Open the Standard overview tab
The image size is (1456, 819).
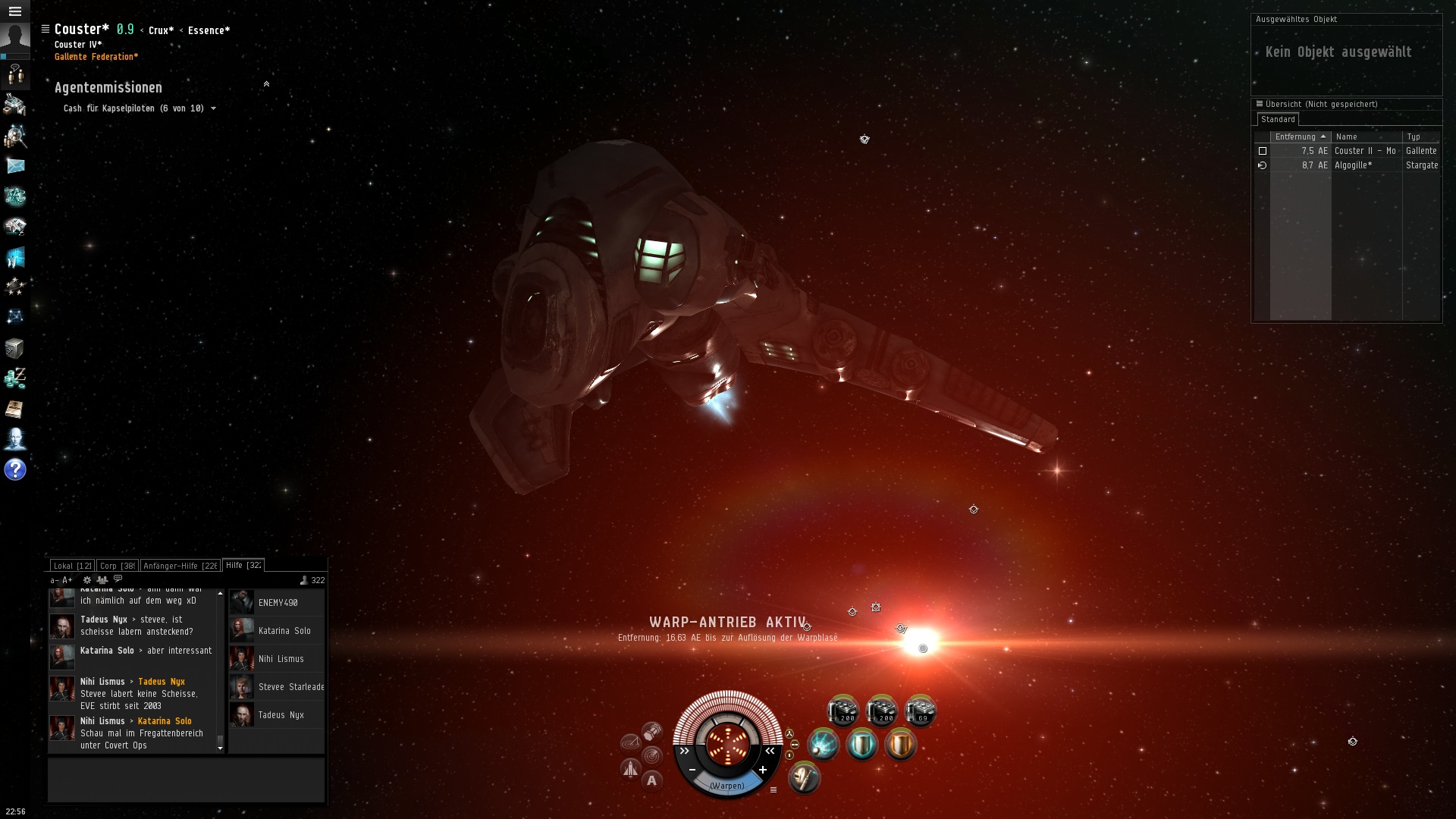point(1278,120)
